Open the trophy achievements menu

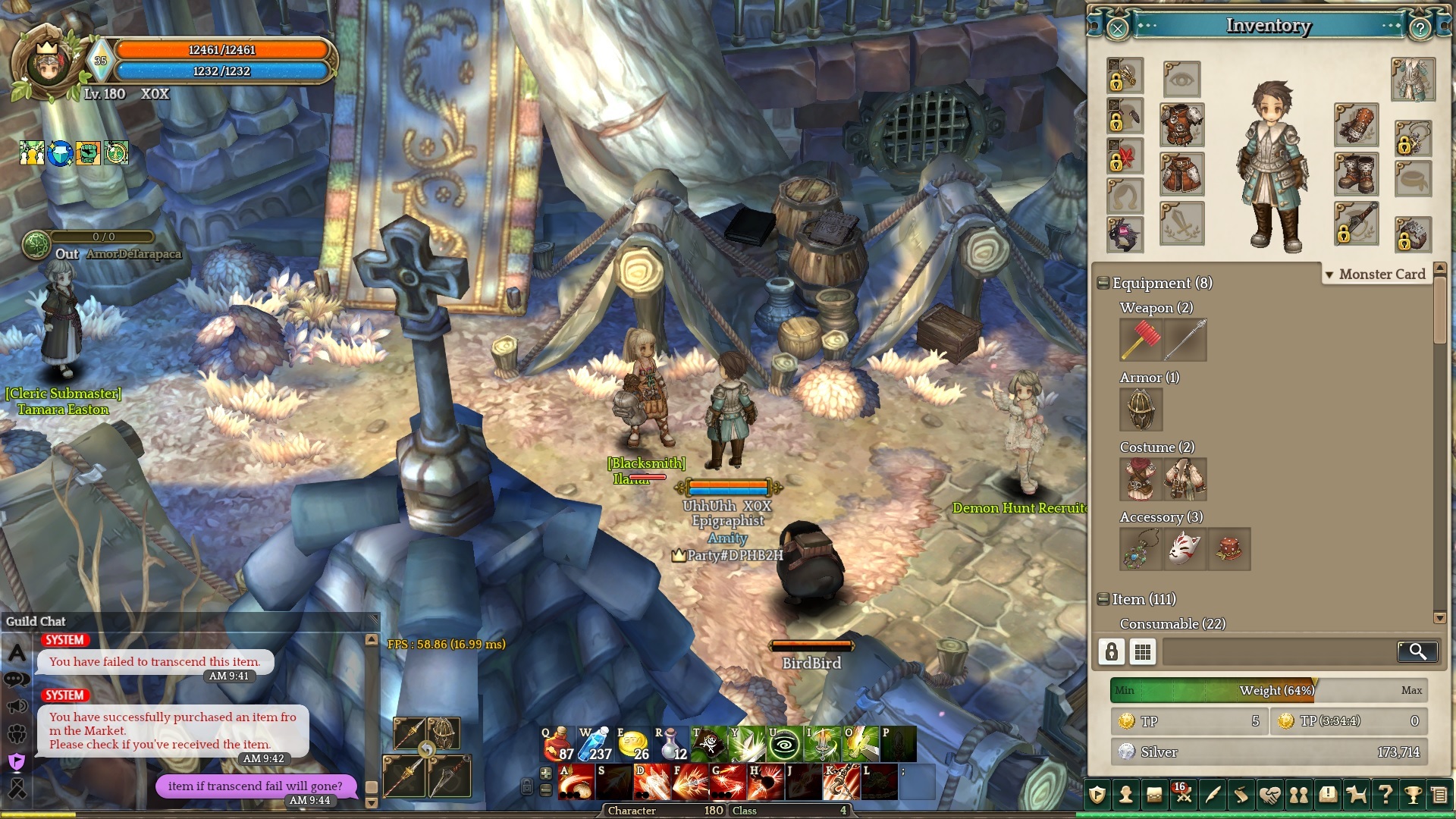[1412, 795]
